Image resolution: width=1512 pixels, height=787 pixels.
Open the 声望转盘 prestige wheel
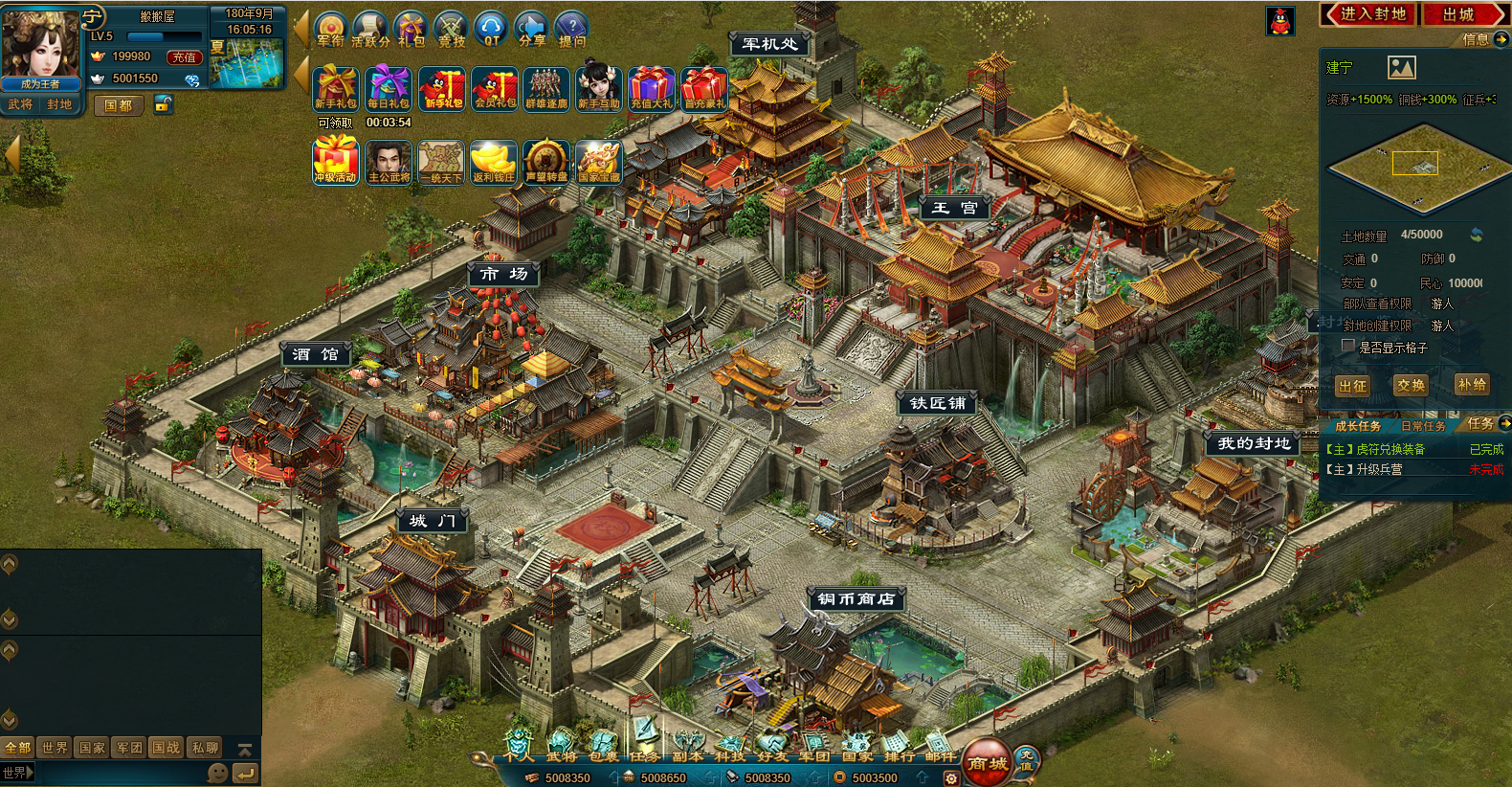click(x=546, y=162)
